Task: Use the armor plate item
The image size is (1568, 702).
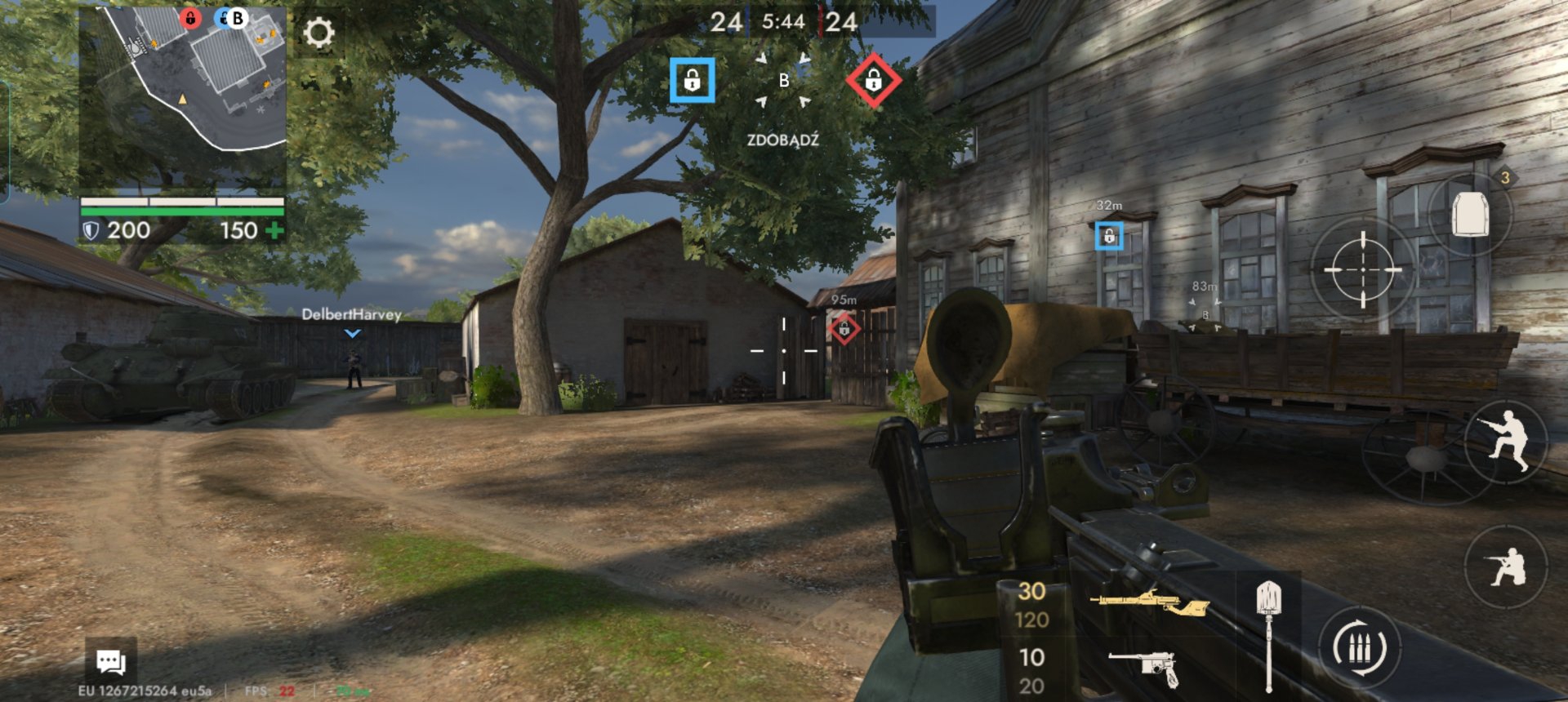Action: pos(1469,215)
